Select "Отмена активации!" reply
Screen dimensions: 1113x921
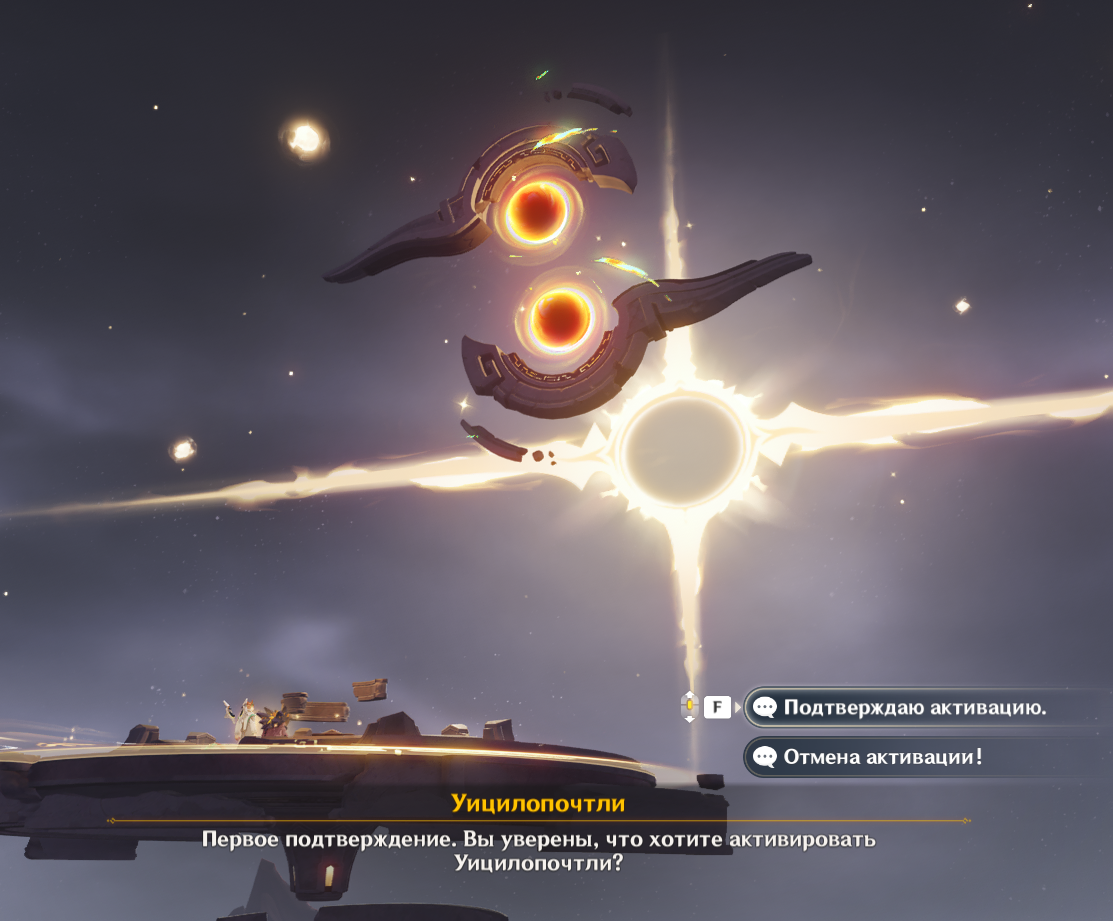(x=882, y=757)
